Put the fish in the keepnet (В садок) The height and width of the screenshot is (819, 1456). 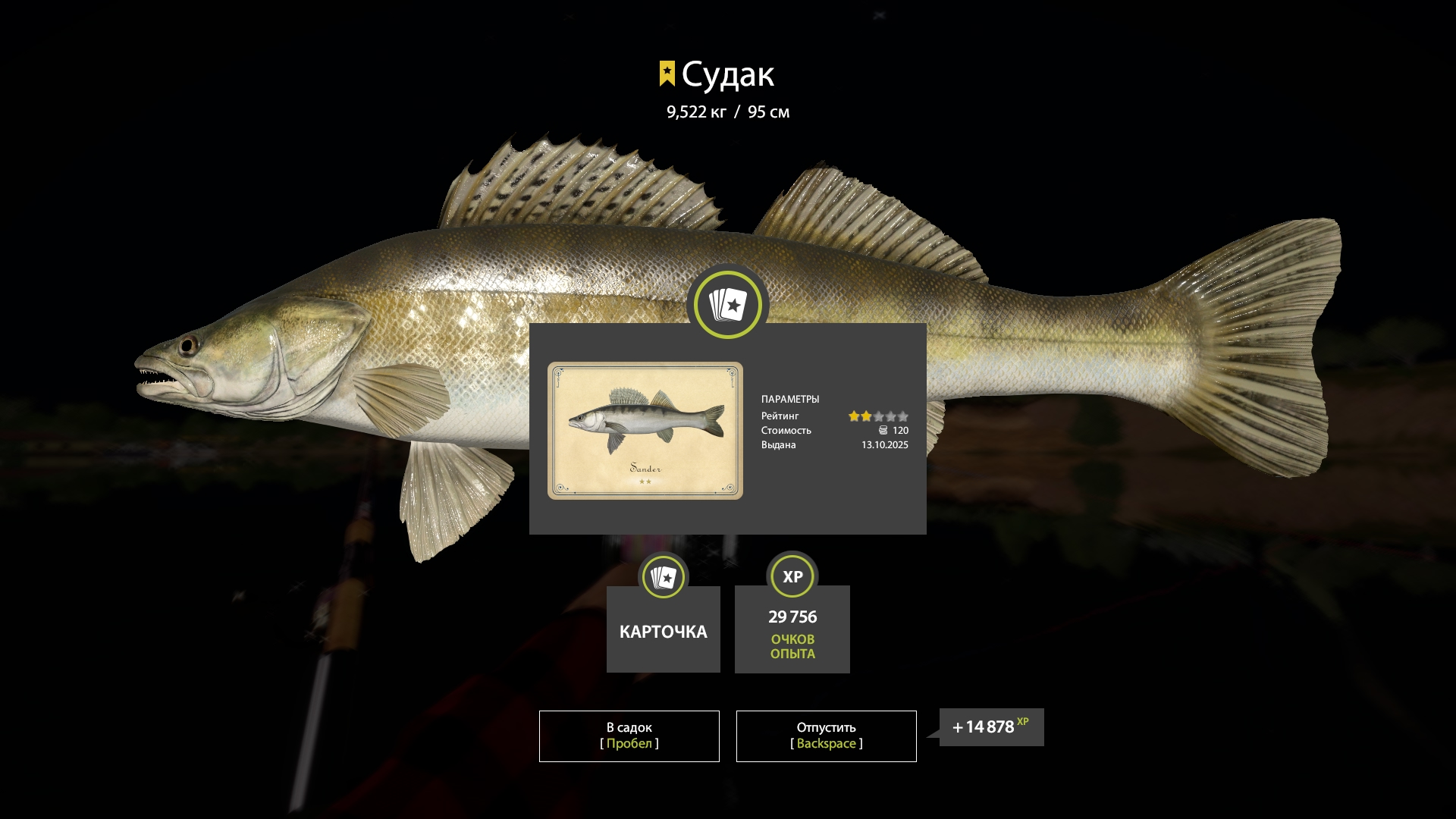(629, 736)
